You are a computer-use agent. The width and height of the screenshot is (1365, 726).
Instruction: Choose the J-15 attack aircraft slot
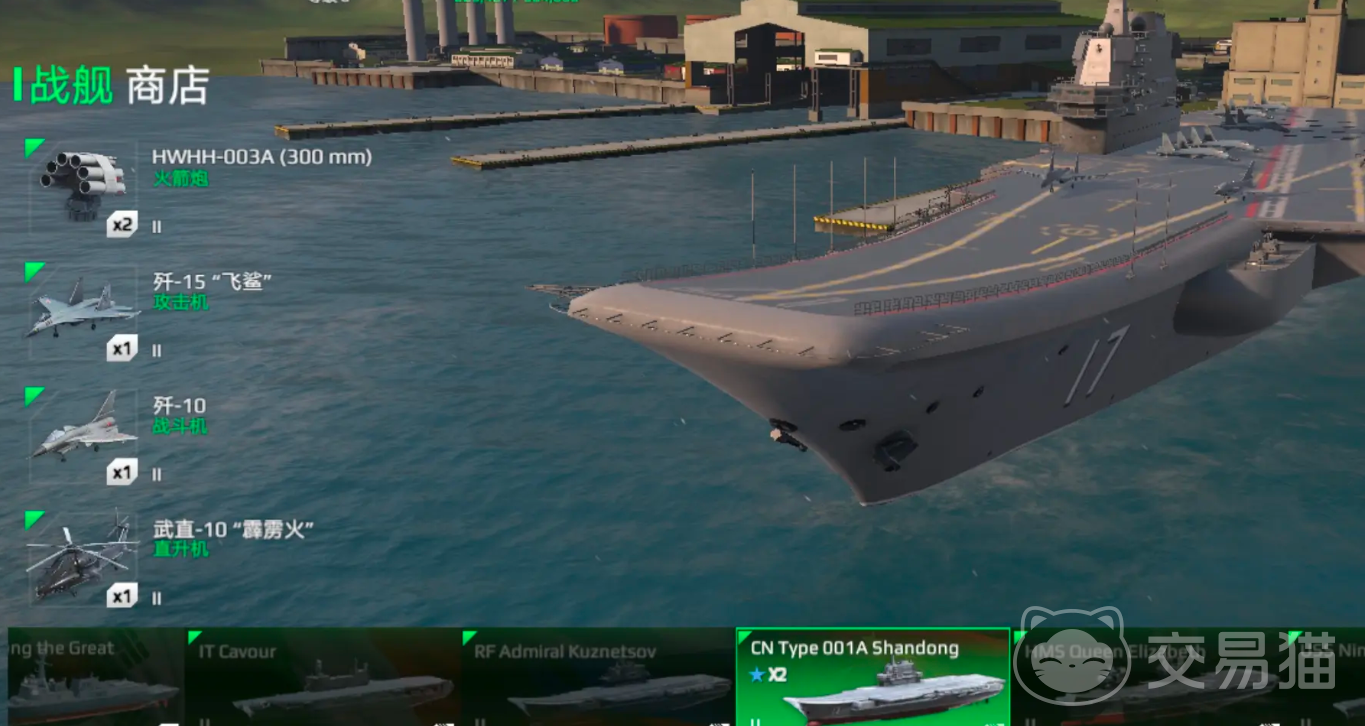click(x=82, y=310)
